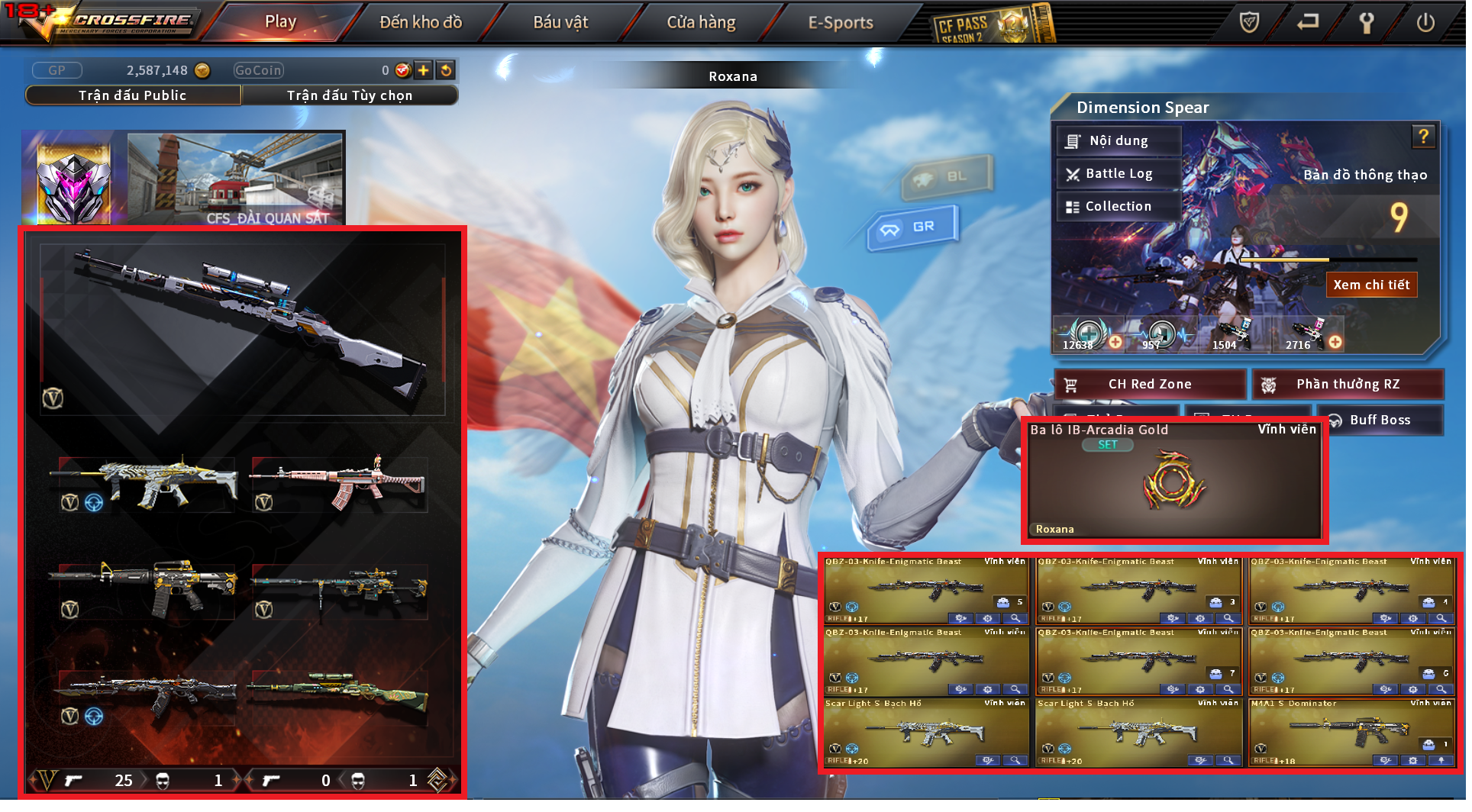Open the Collection list
This screenshot has width=1472, height=812.
(1119, 207)
